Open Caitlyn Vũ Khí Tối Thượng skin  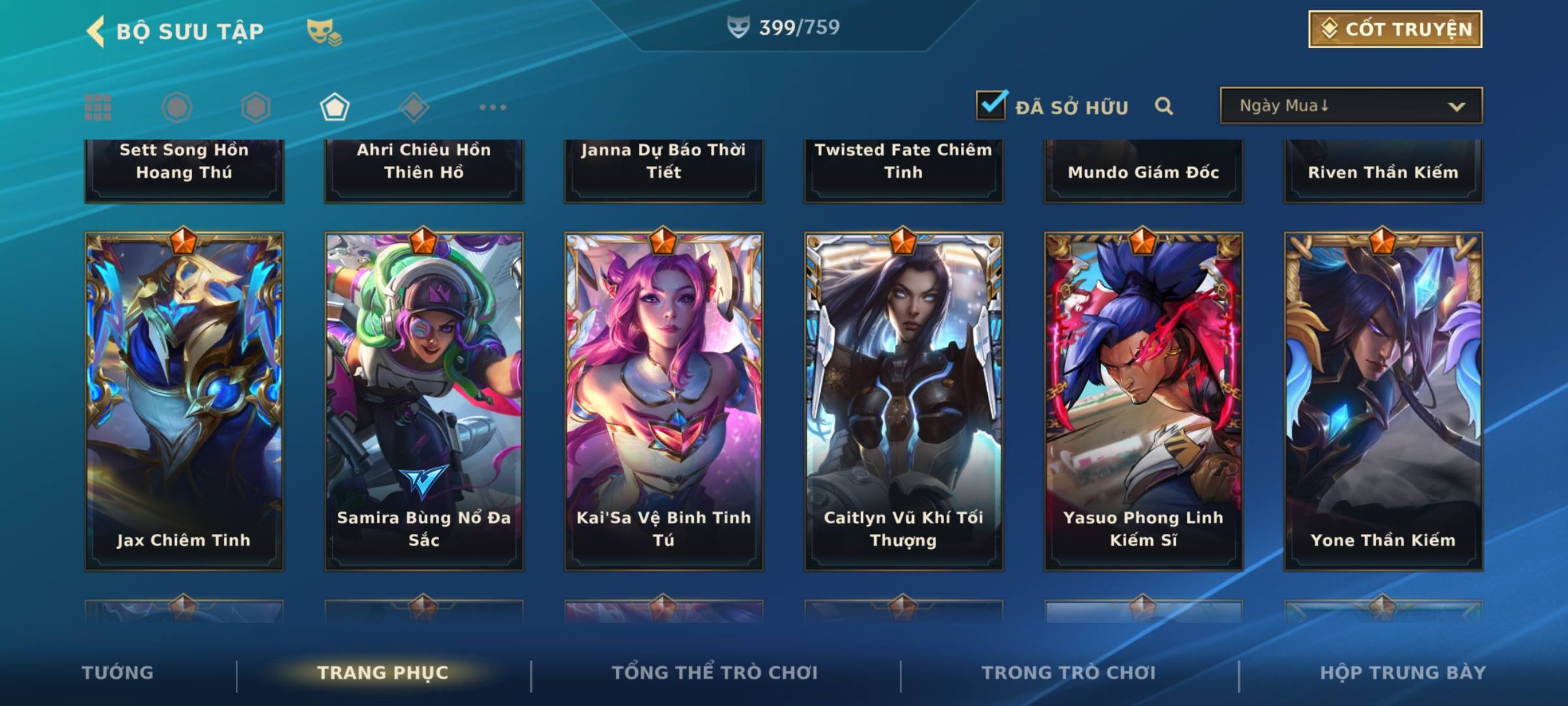904,401
